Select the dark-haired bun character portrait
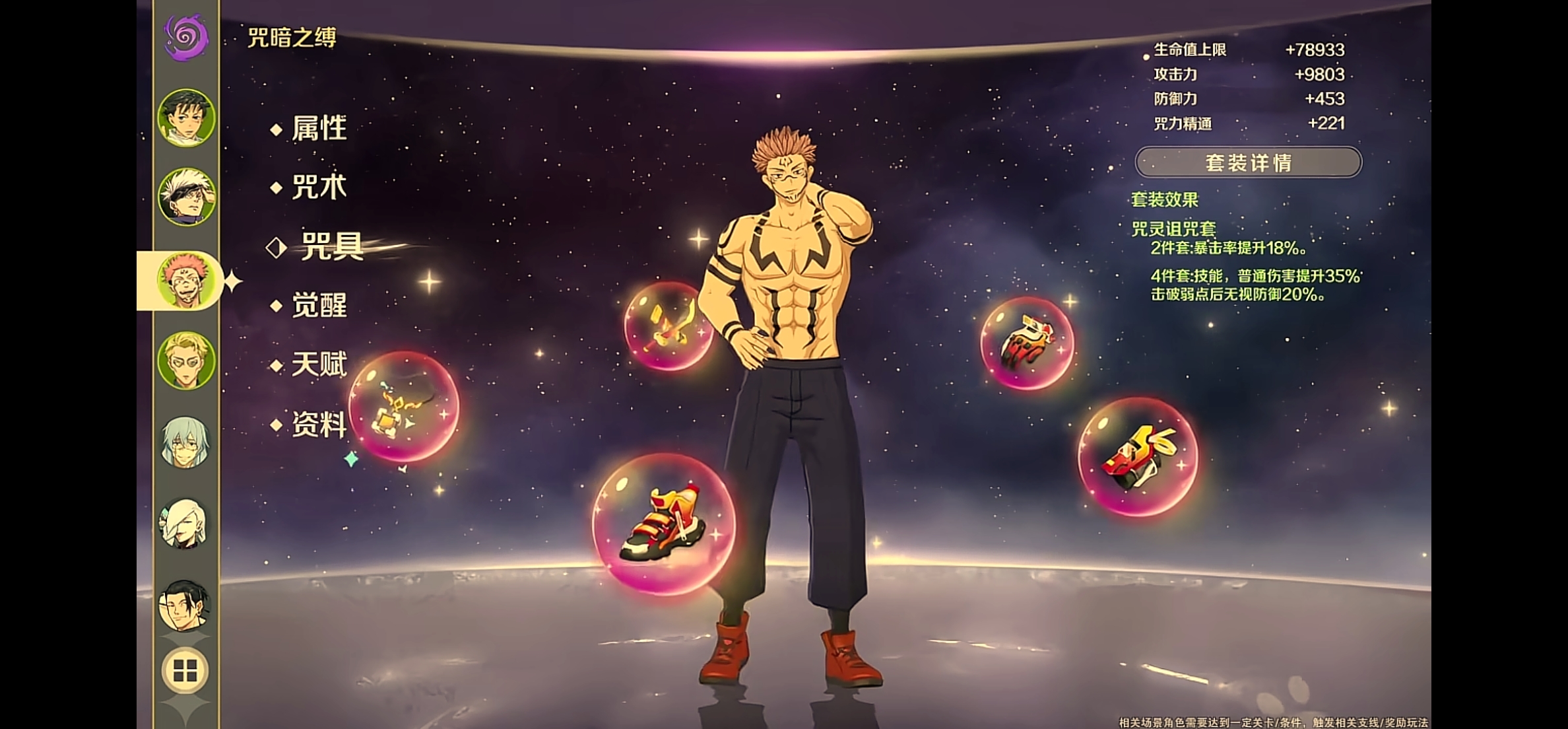This screenshot has height=729, width=1568. coord(185,606)
